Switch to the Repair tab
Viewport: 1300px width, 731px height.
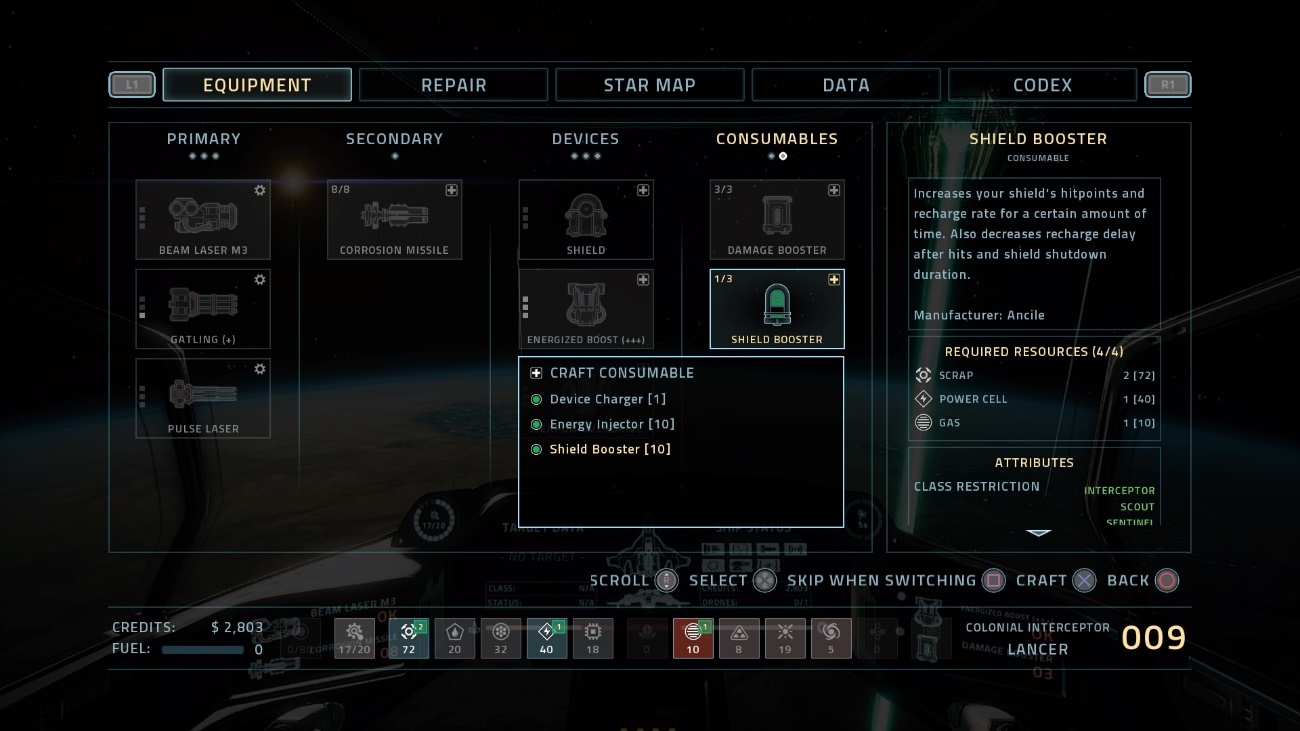click(453, 85)
